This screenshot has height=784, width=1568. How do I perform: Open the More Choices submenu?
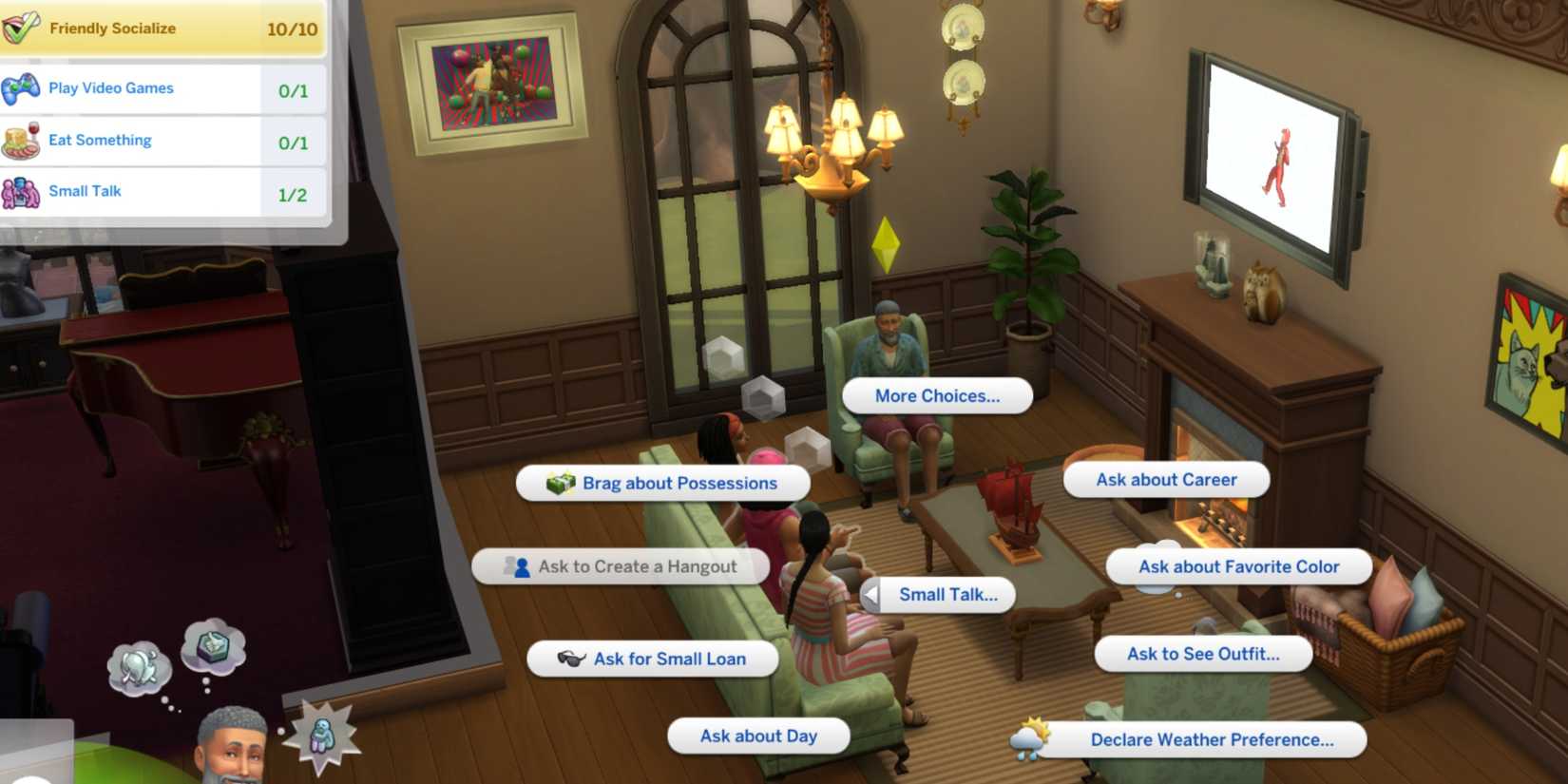click(x=938, y=395)
